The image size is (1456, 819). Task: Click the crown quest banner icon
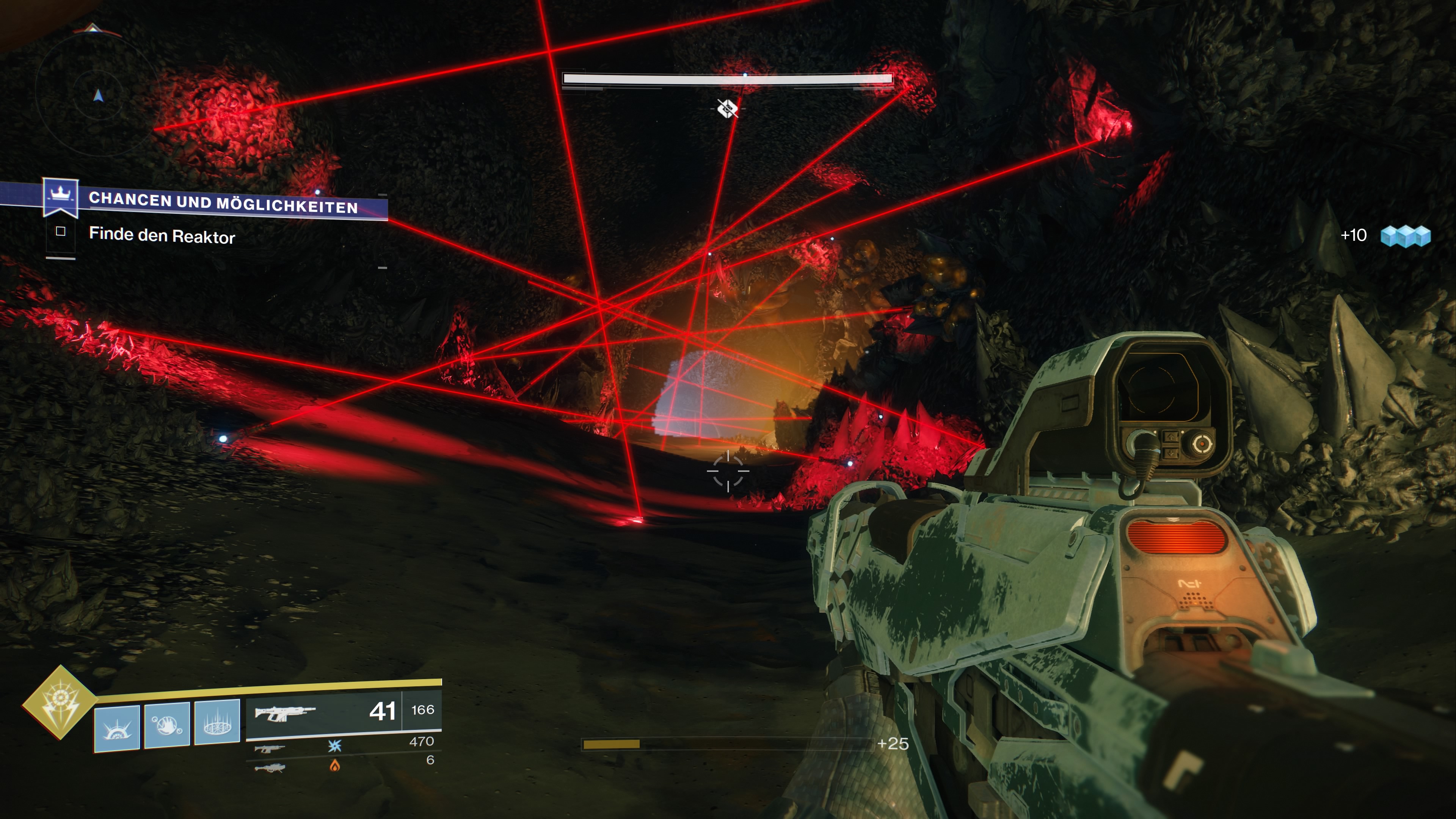61,197
